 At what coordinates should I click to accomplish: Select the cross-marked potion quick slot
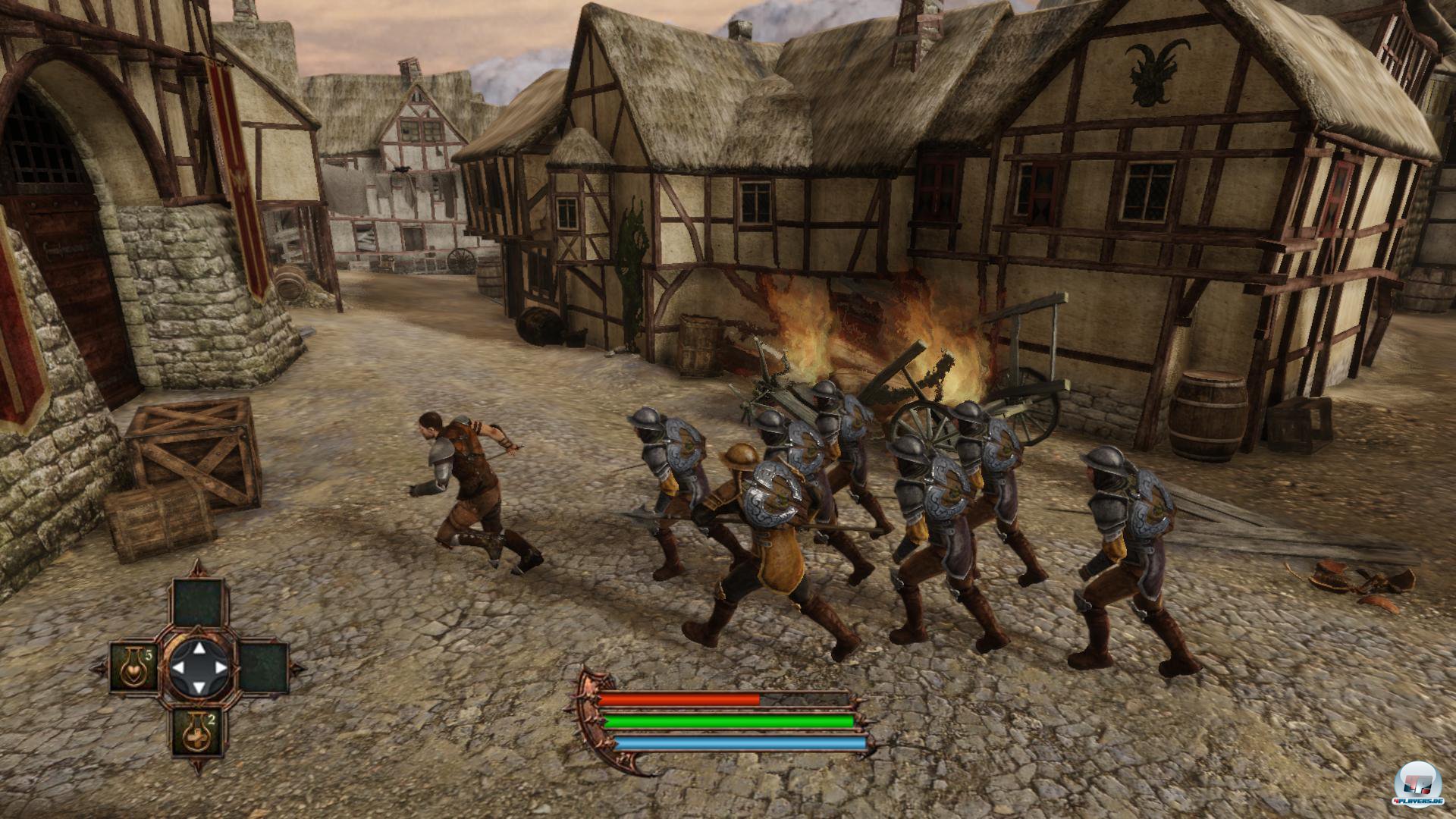pyautogui.click(x=196, y=733)
